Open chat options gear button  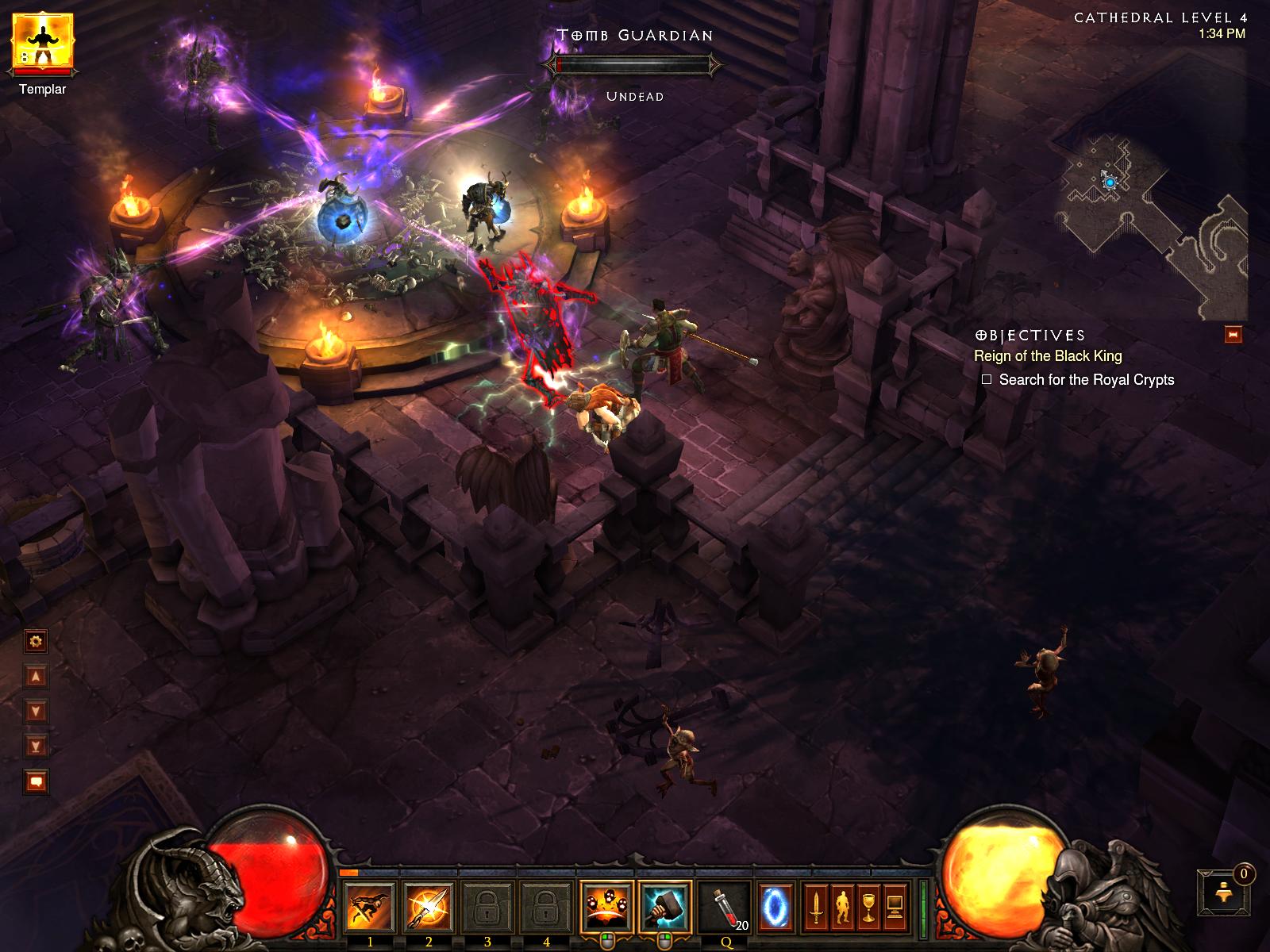(x=36, y=641)
